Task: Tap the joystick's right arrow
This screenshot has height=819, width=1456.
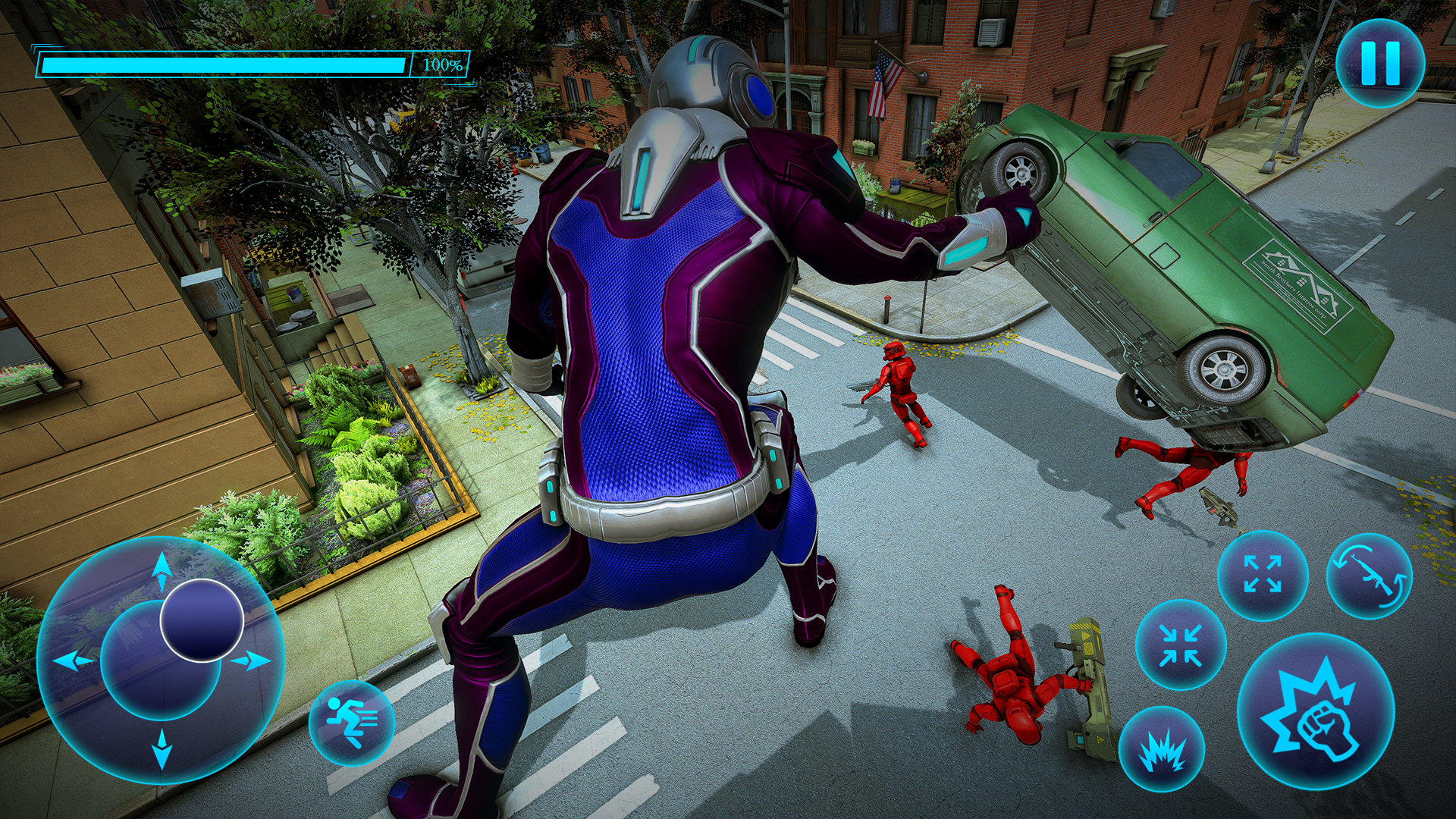Action: pos(252,661)
